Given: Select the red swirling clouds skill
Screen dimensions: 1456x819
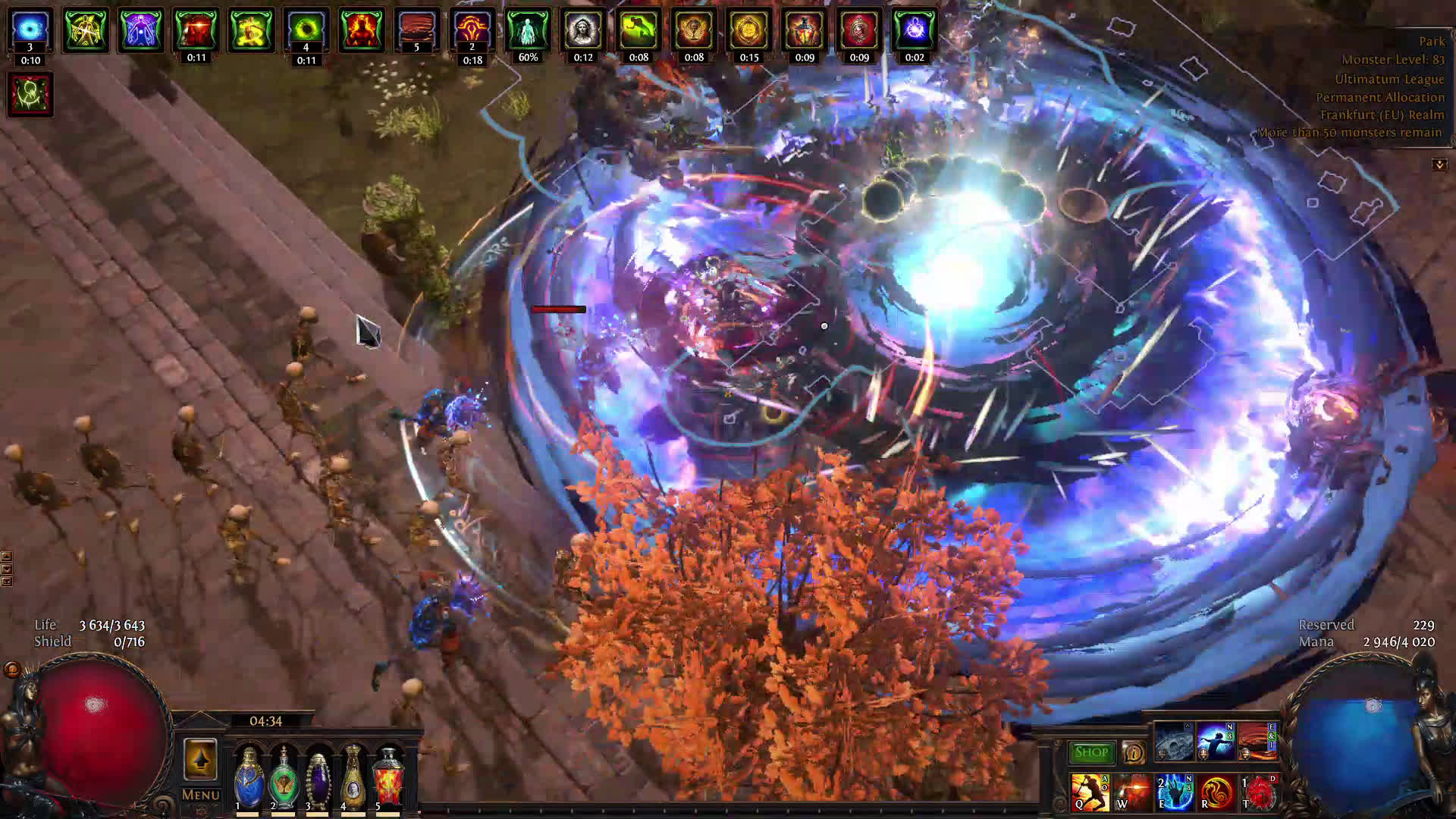Looking at the screenshot, I should coord(1257,742).
